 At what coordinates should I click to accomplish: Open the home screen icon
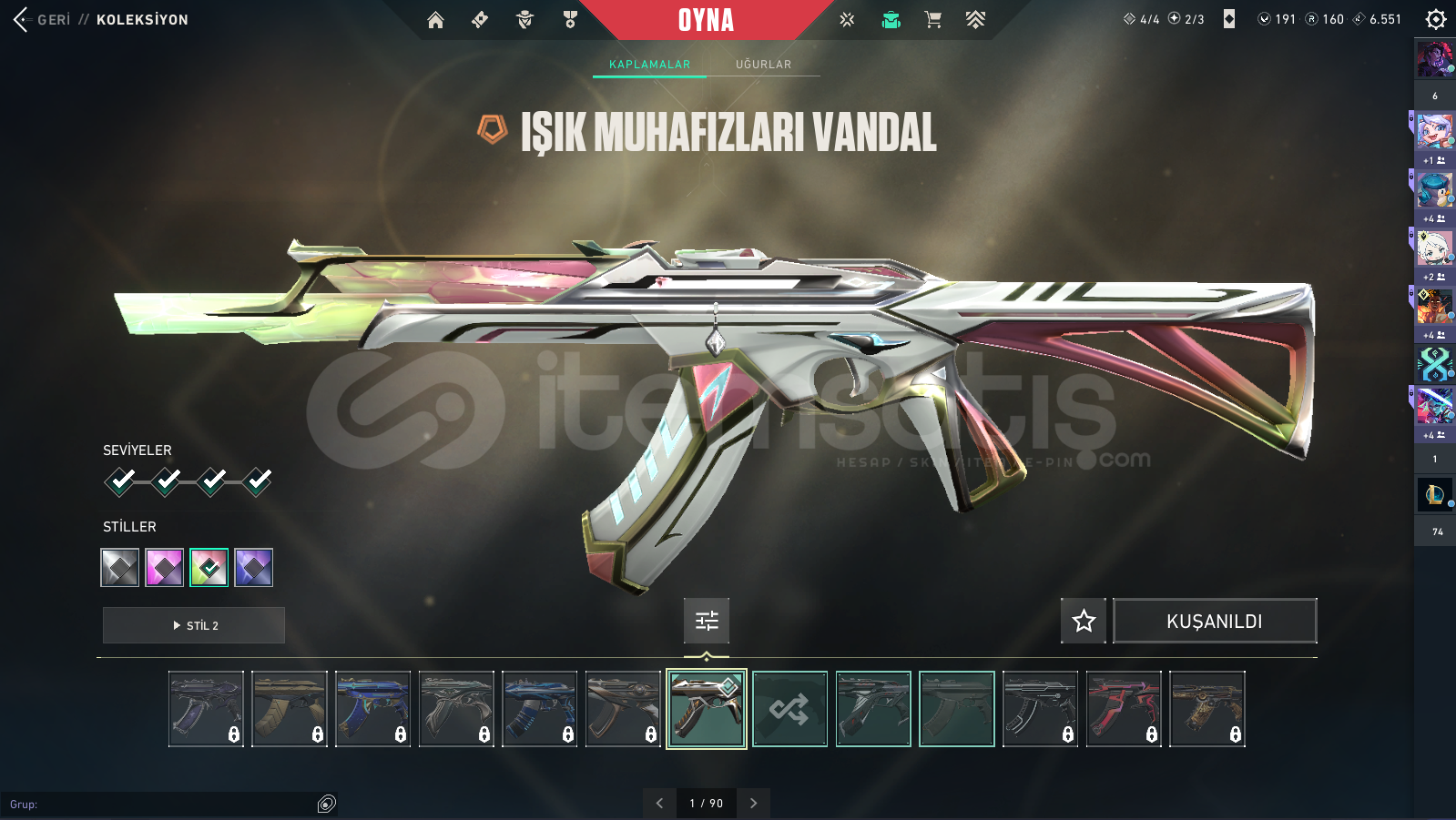point(435,20)
